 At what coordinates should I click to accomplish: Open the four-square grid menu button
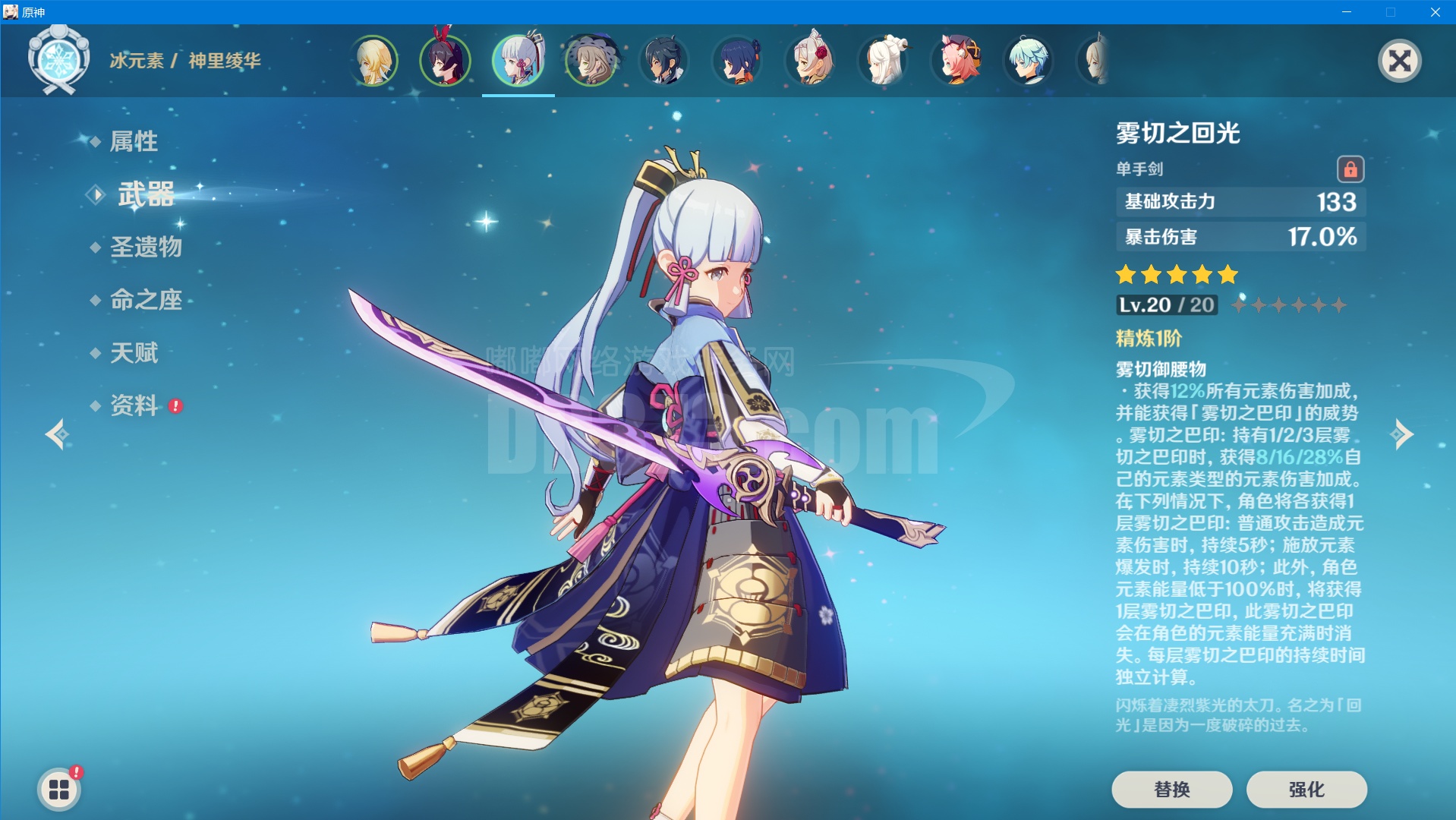(59, 790)
